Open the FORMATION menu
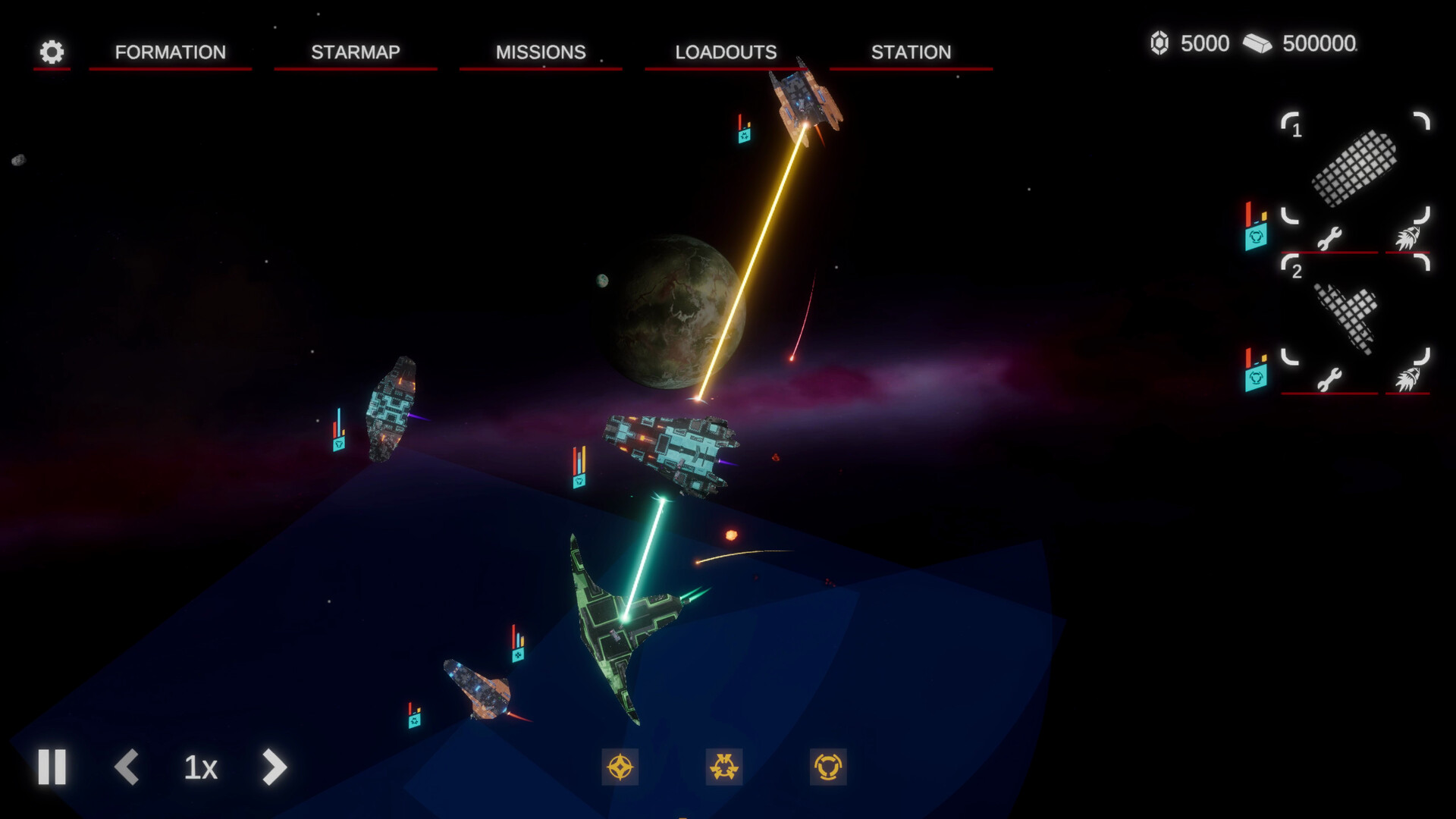 click(169, 52)
